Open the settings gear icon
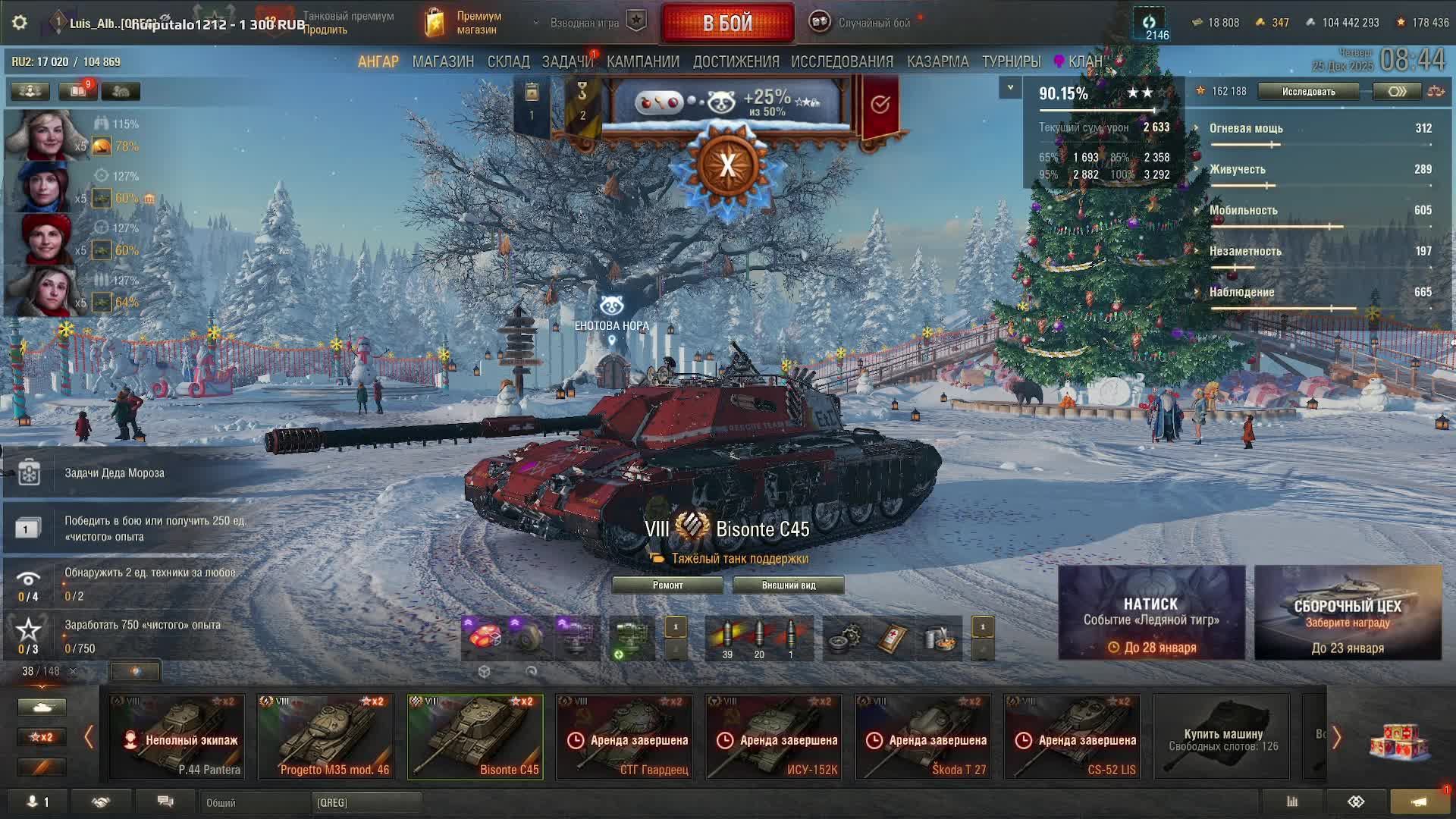This screenshot has width=1456, height=819. pos(20,23)
